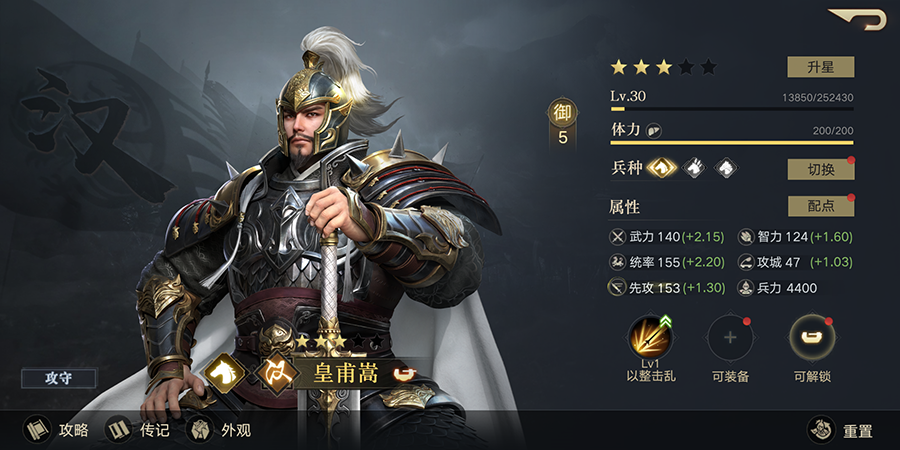Viewport: 900px width, 450px height.
Task: Open the 外观 appearance menu
Action: click(x=220, y=430)
